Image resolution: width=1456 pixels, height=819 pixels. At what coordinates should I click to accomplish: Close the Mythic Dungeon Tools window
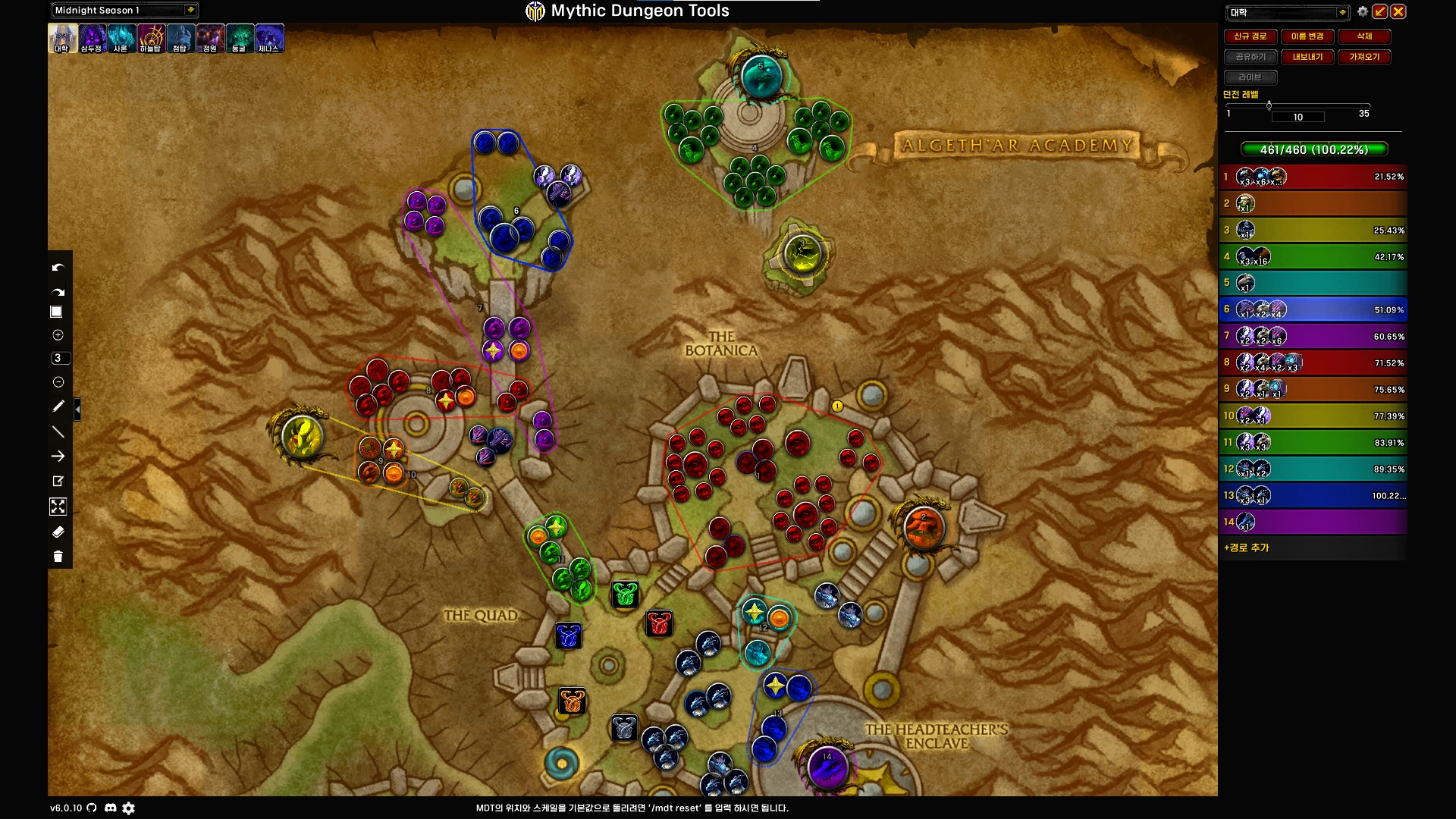coord(1398,11)
